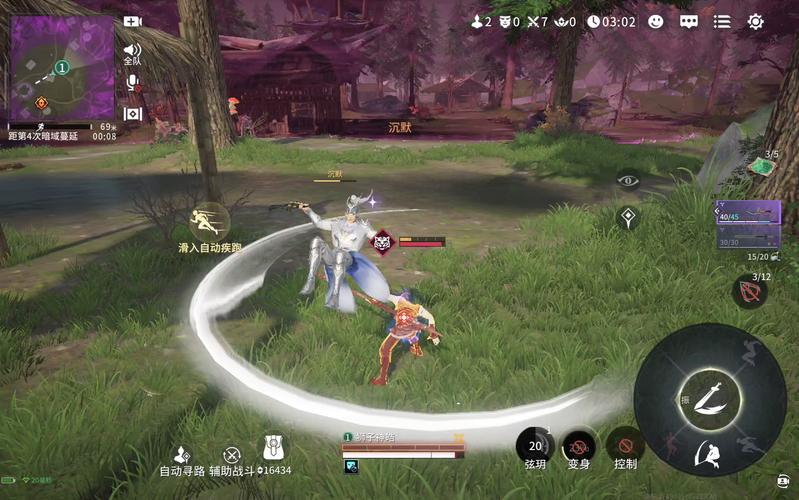This screenshot has height=500, width=799.
Task: Toggle the eye view icon
Action: coord(628,181)
